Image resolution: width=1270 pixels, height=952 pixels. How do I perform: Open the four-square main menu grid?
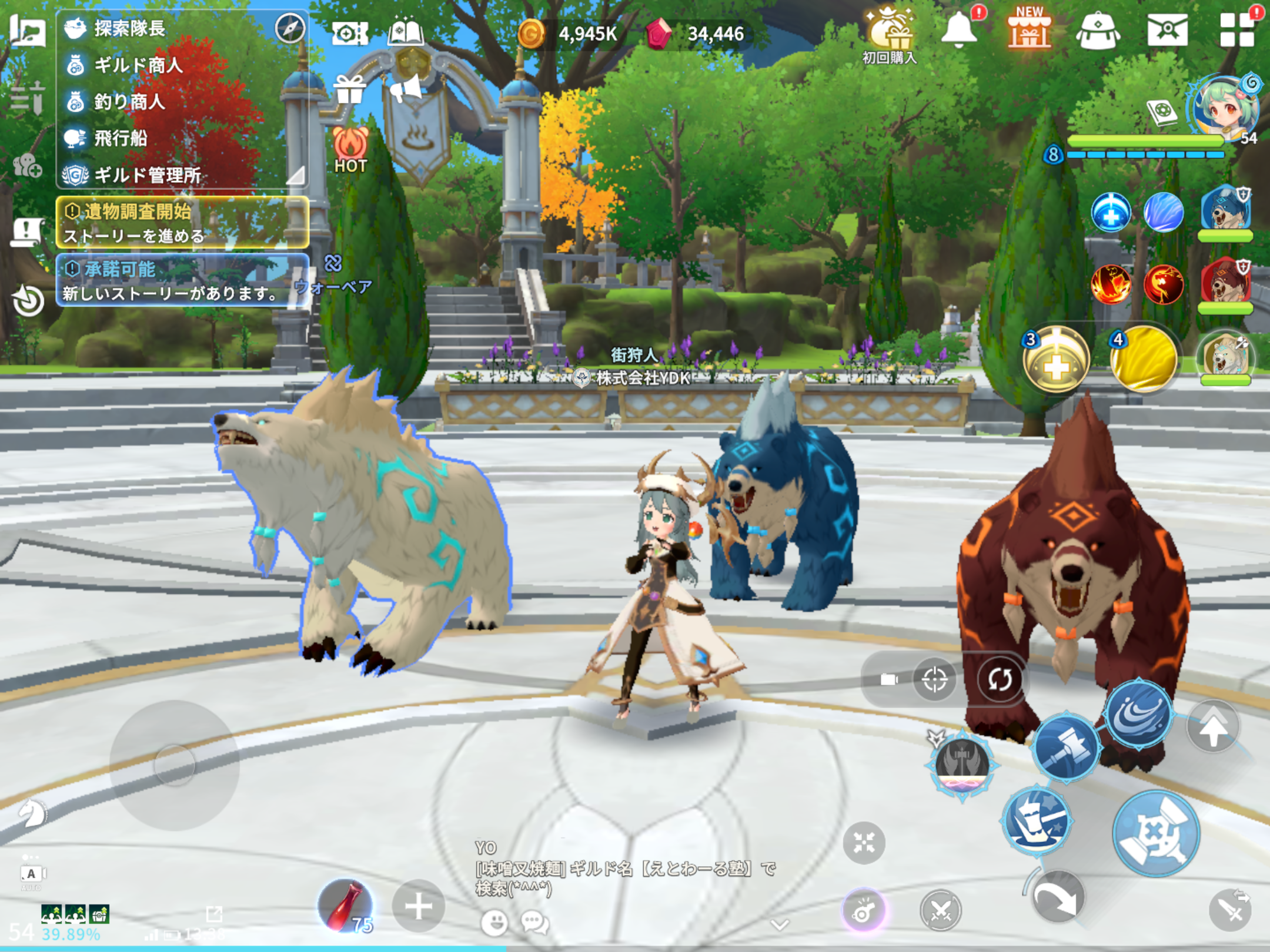tap(1236, 29)
